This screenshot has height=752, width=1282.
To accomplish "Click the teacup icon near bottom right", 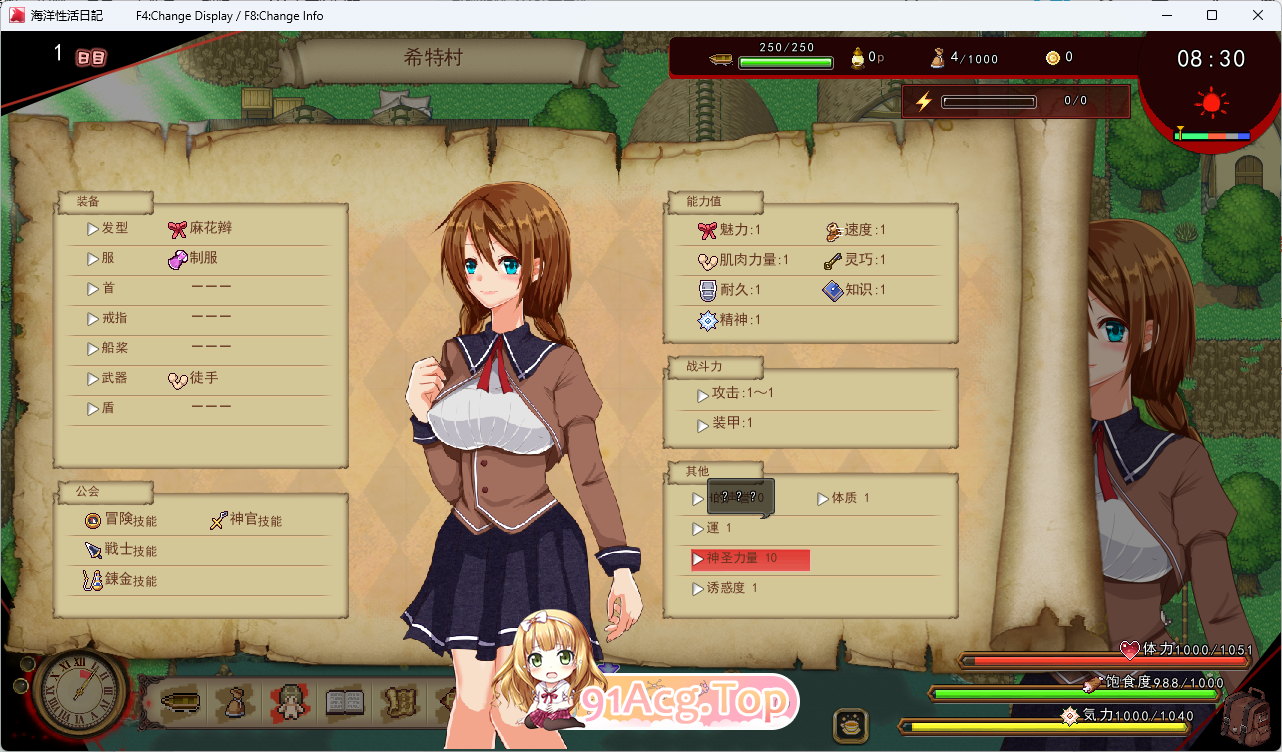I will [851, 723].
